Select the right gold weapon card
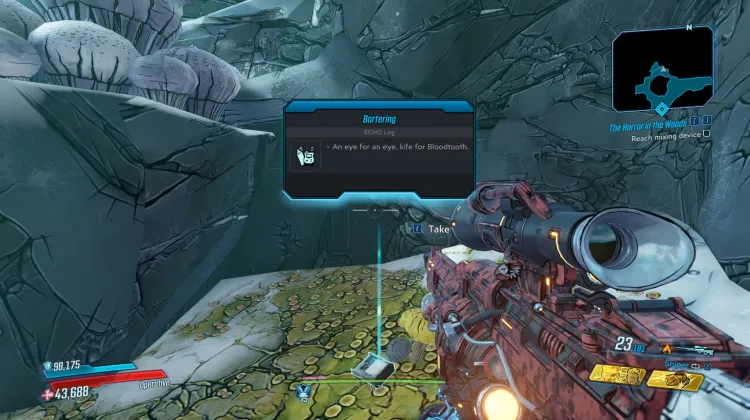Viewport: 750px width, 420px height. (678, 378)
